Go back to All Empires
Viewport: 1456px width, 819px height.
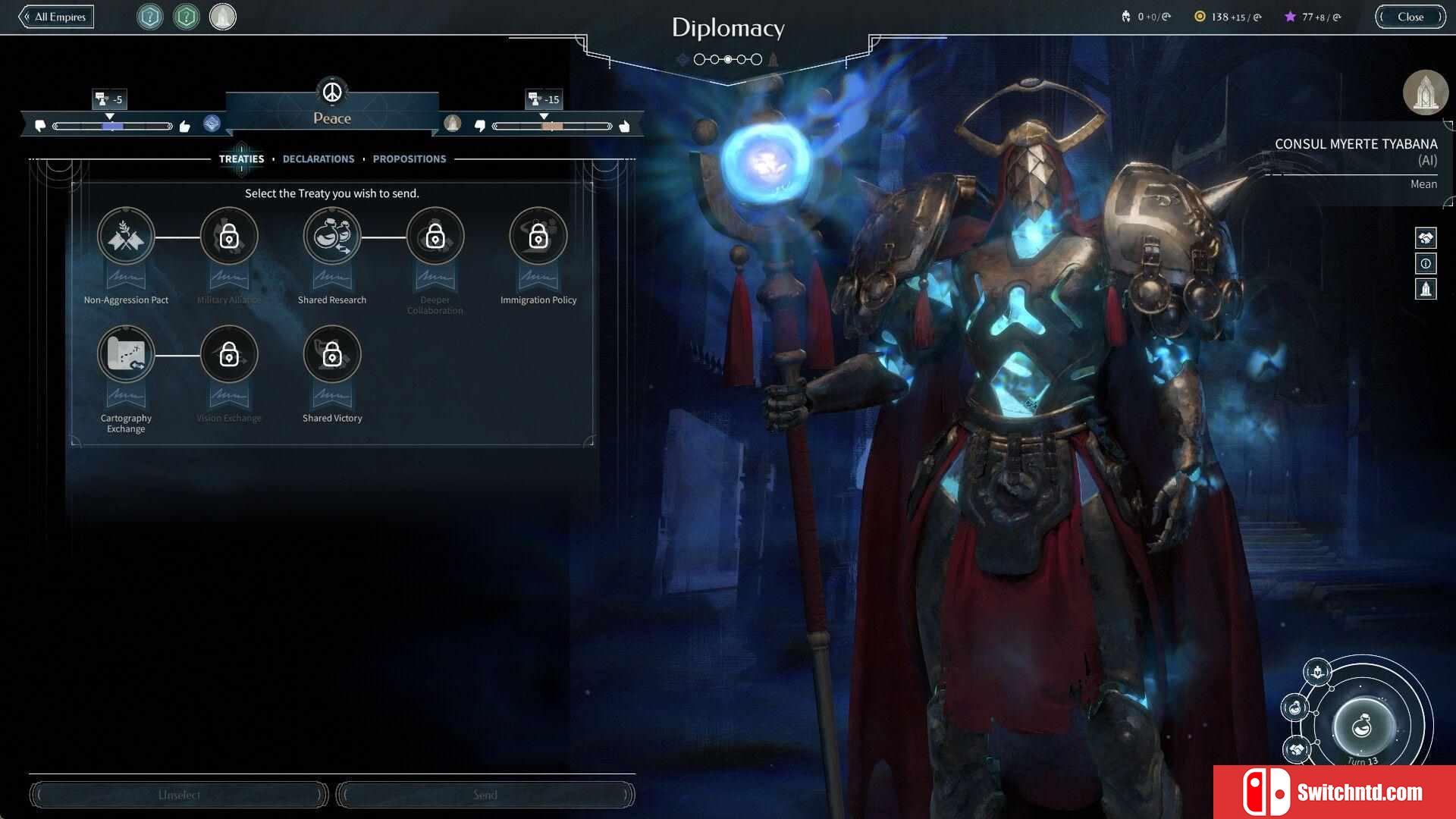pyautogui.click(x=57, y=17)
